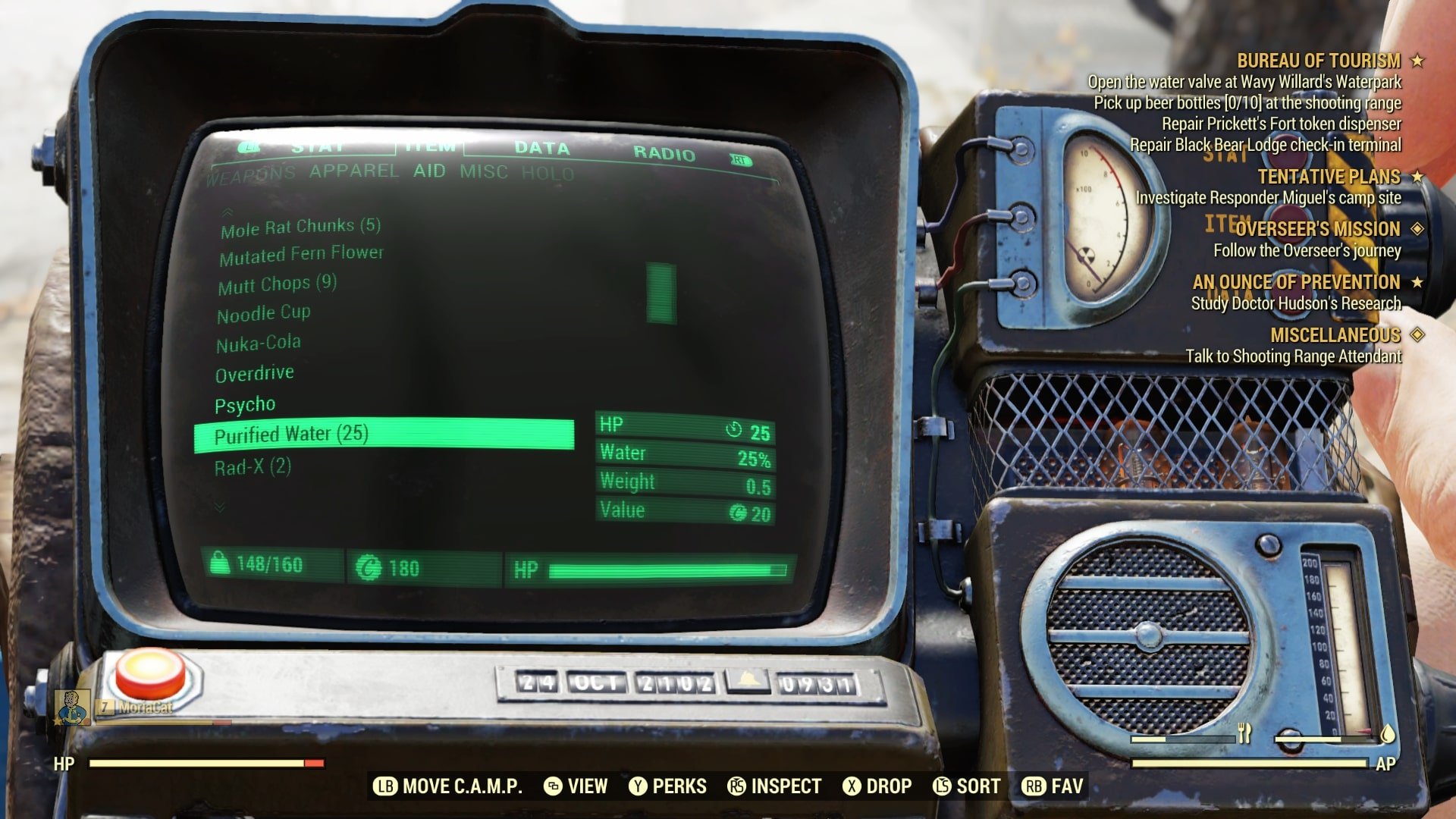Open the DATA tab
The width and height of the screenshot is (1456, 819).
tap(541, 149)
